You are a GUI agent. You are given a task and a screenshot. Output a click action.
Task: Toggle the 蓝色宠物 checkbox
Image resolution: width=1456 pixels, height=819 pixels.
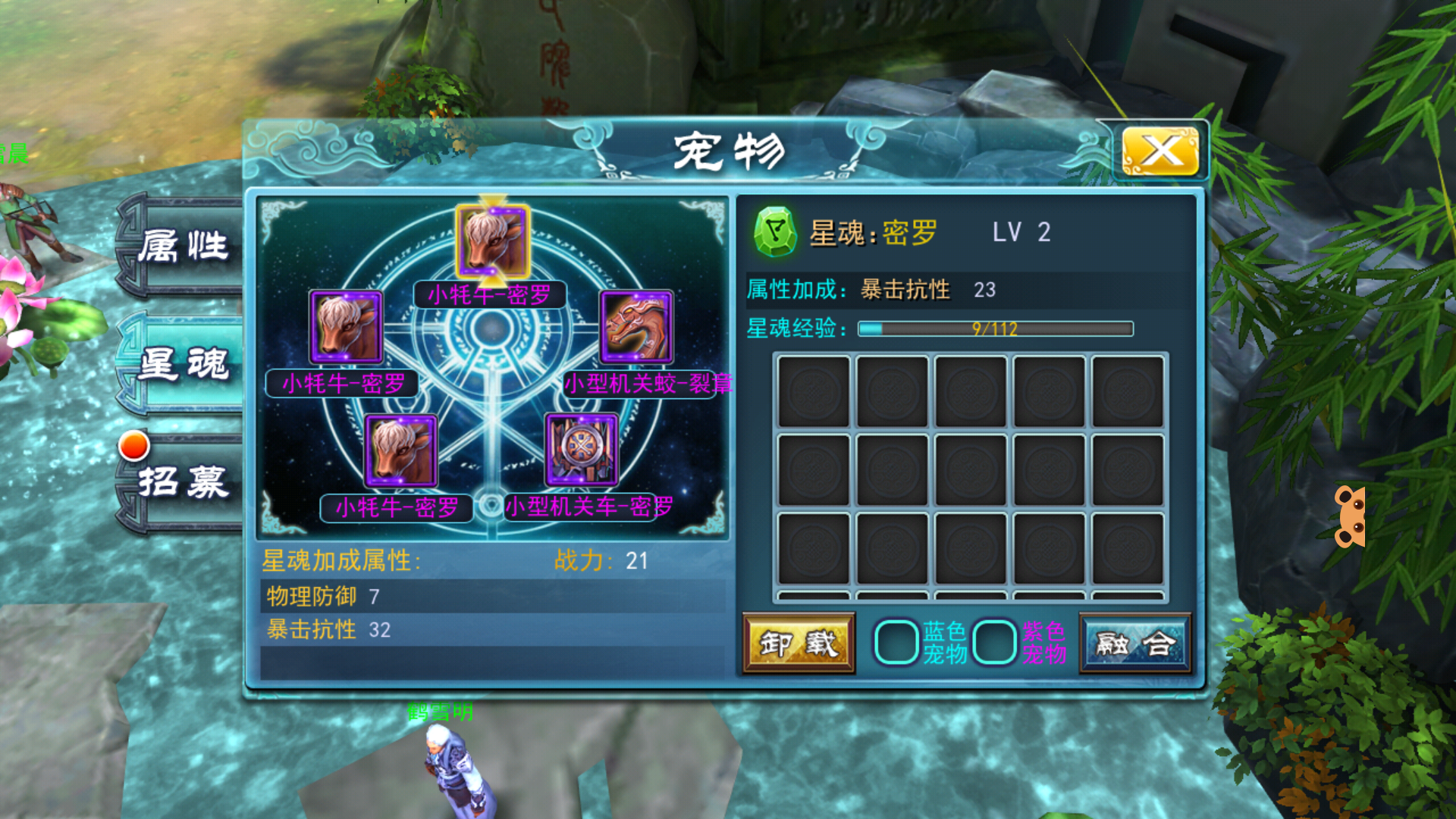click(x=896, y=642)
